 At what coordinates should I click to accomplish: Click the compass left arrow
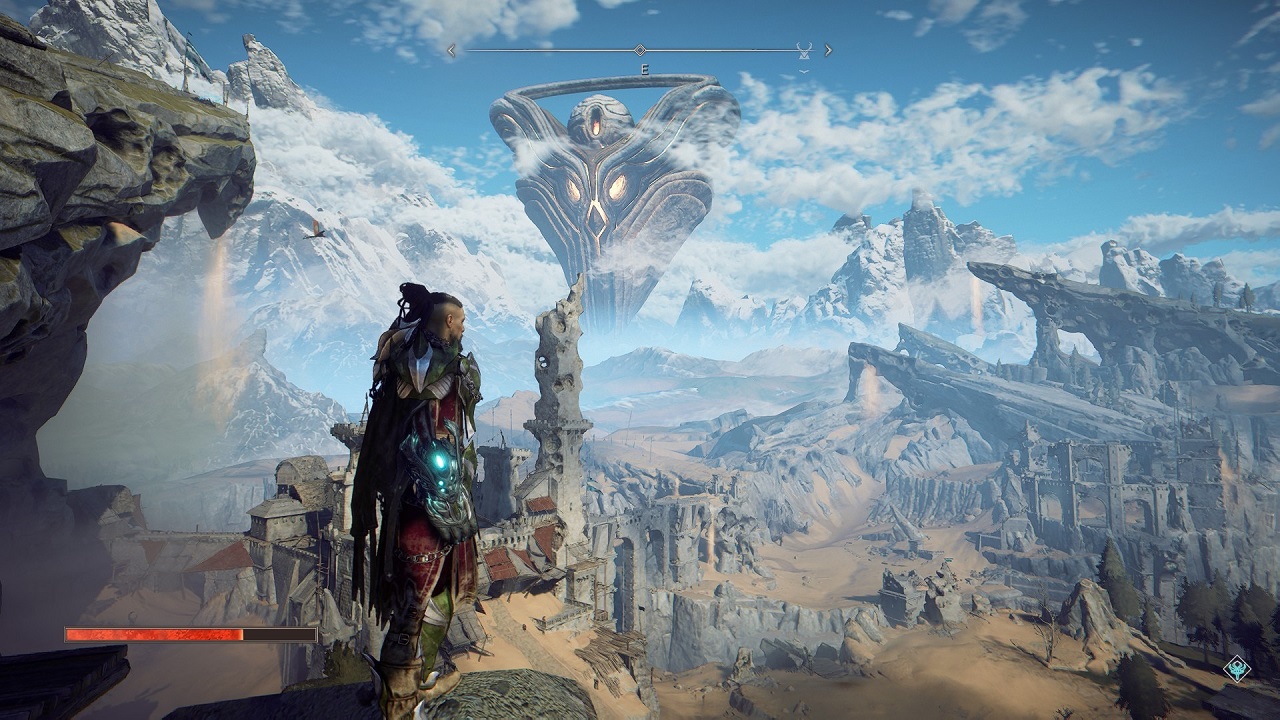452,50
